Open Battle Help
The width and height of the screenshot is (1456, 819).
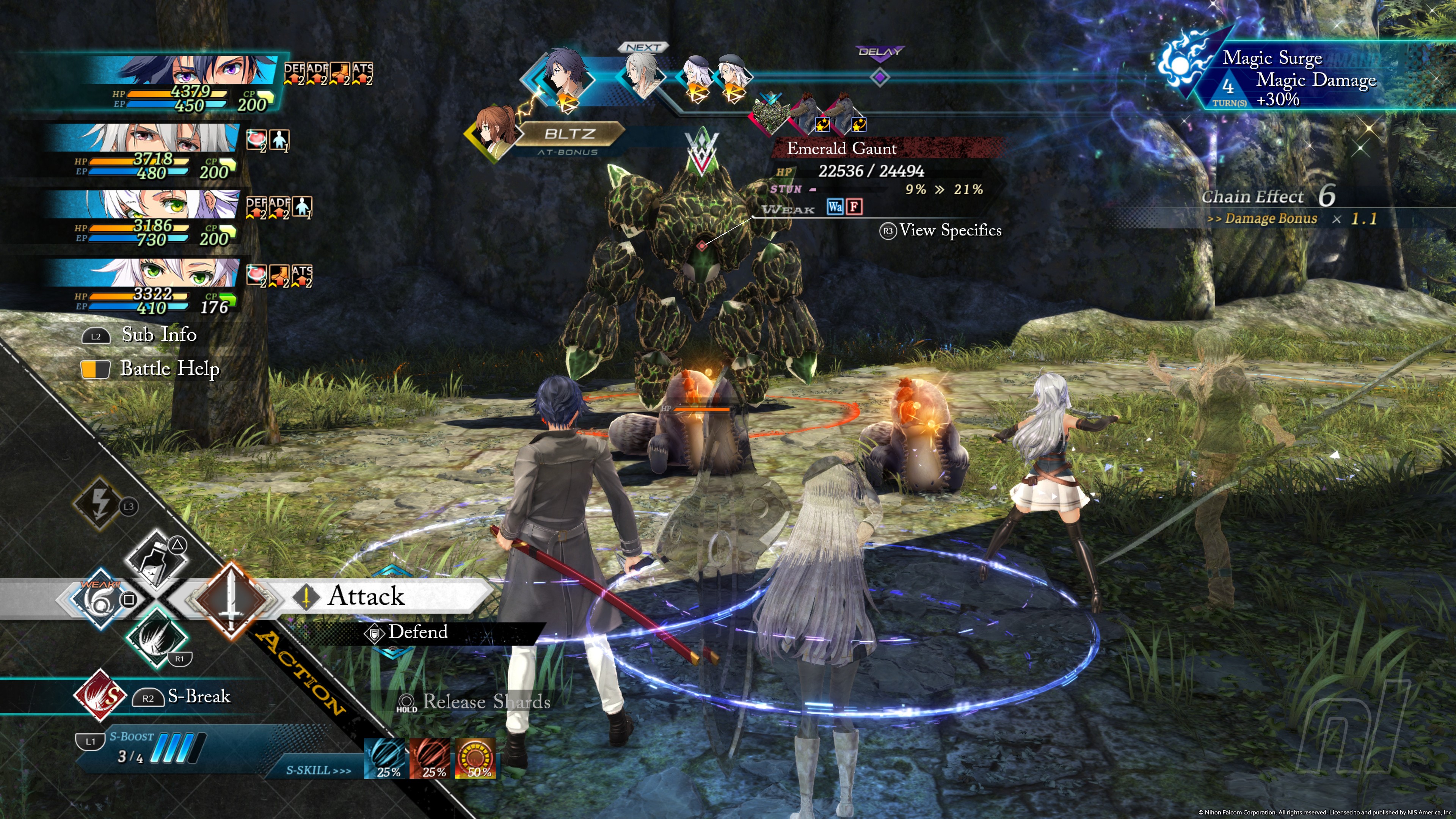tap(169, 369)
